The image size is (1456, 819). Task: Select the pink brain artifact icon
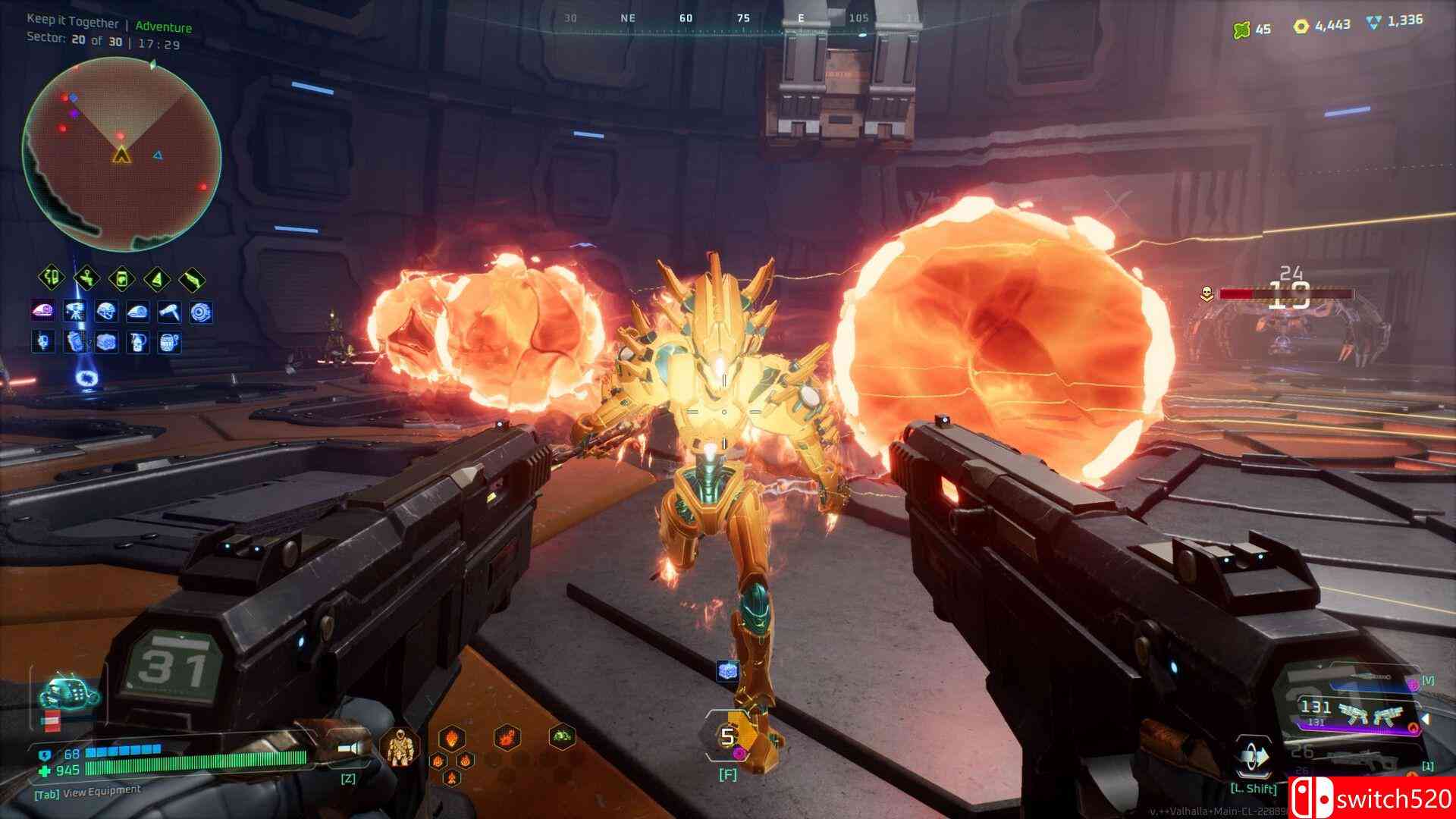(42, 312)
